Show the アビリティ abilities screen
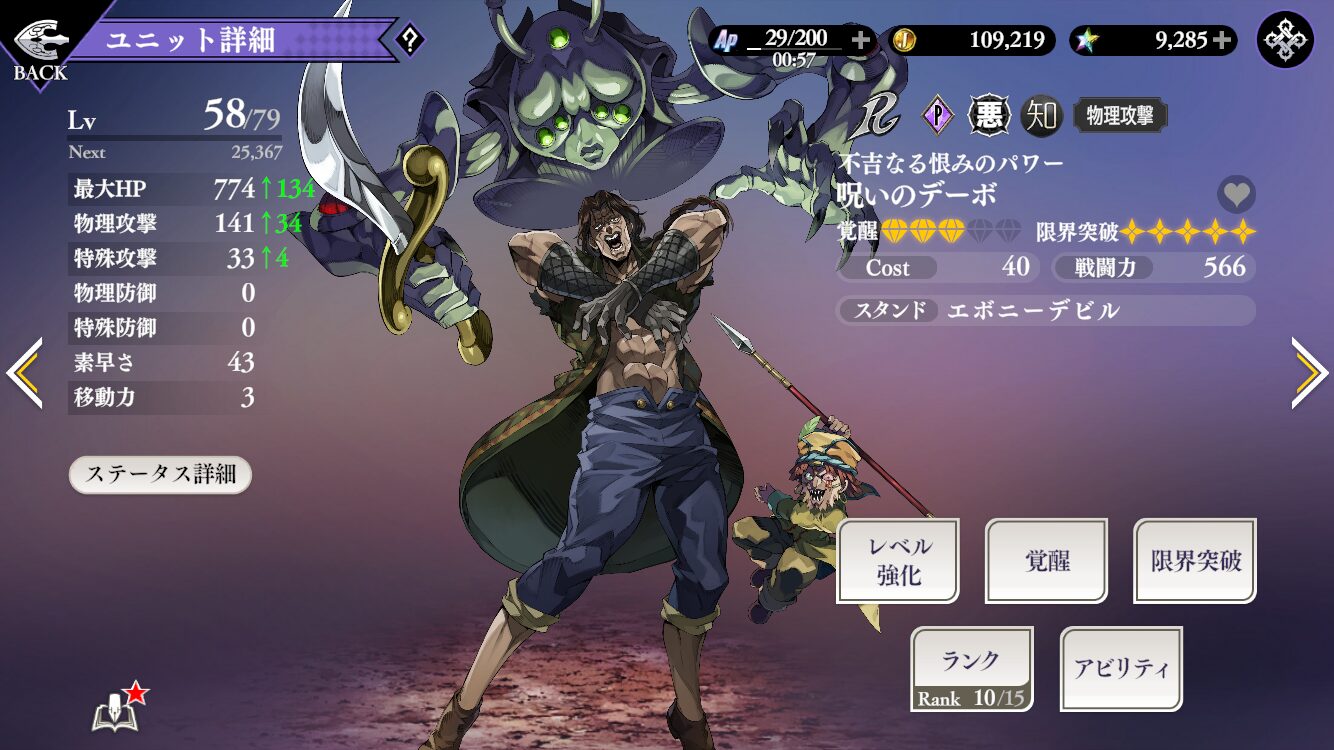 (x=1121, y=669)
